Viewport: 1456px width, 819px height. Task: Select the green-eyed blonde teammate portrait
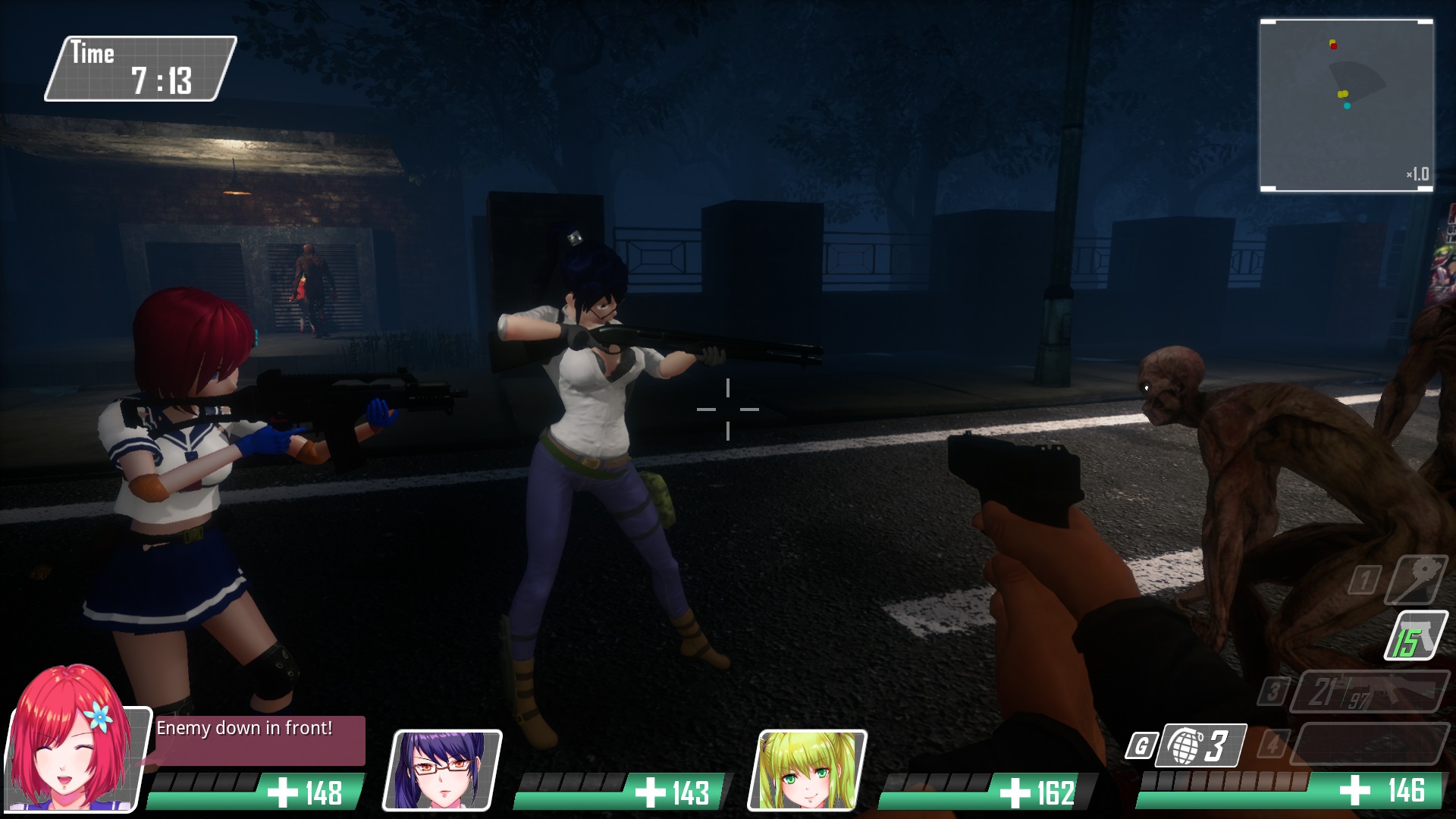click(808, 770)
